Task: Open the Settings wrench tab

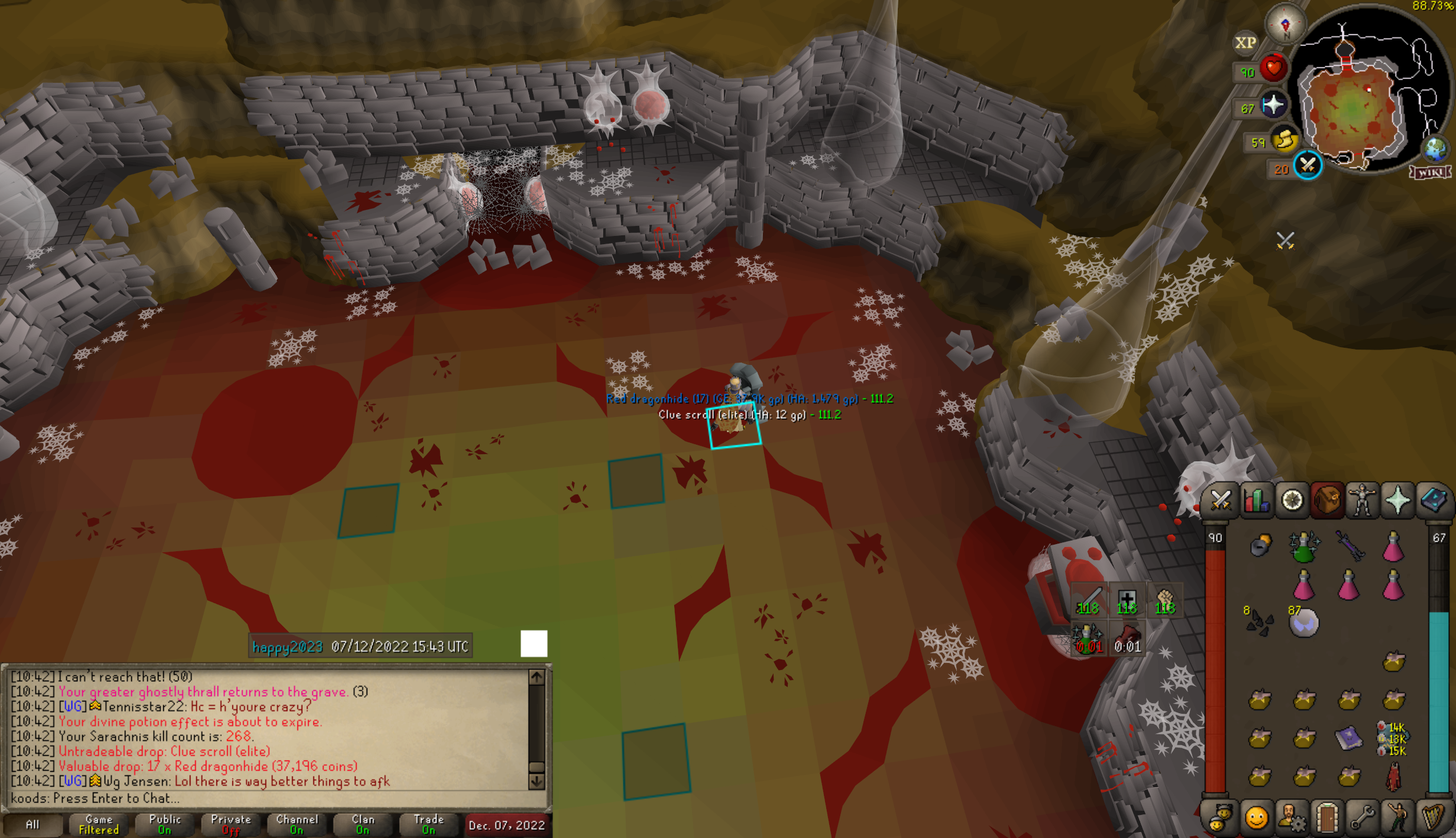Action: 1362,818
